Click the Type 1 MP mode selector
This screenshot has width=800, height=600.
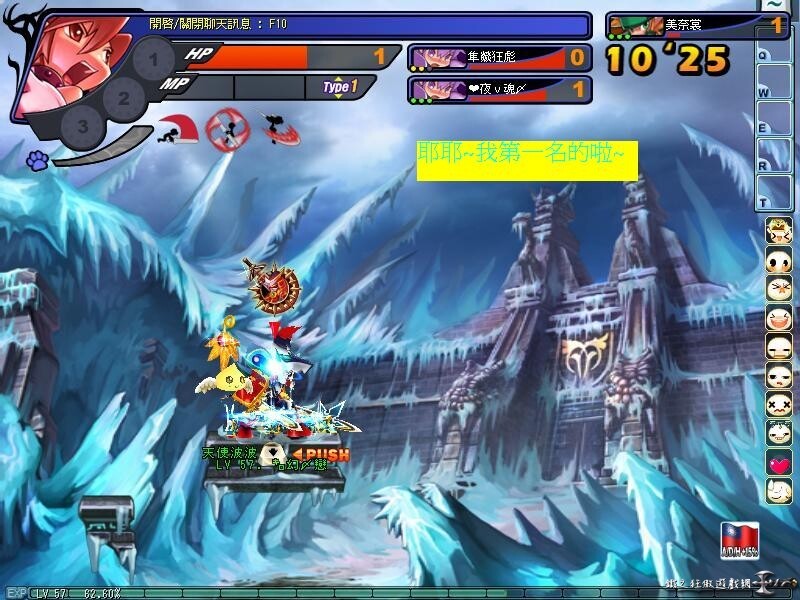click(x=340, y=87)
